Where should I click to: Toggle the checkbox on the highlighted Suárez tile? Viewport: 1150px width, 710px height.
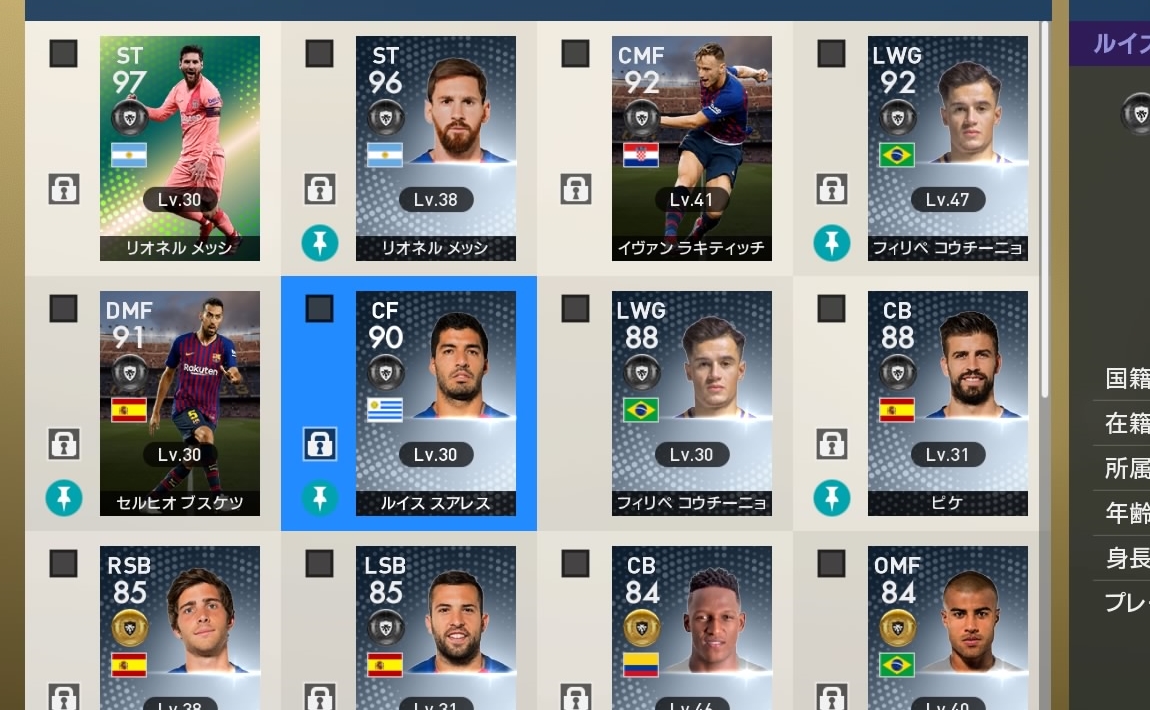(x=320, y=309)
